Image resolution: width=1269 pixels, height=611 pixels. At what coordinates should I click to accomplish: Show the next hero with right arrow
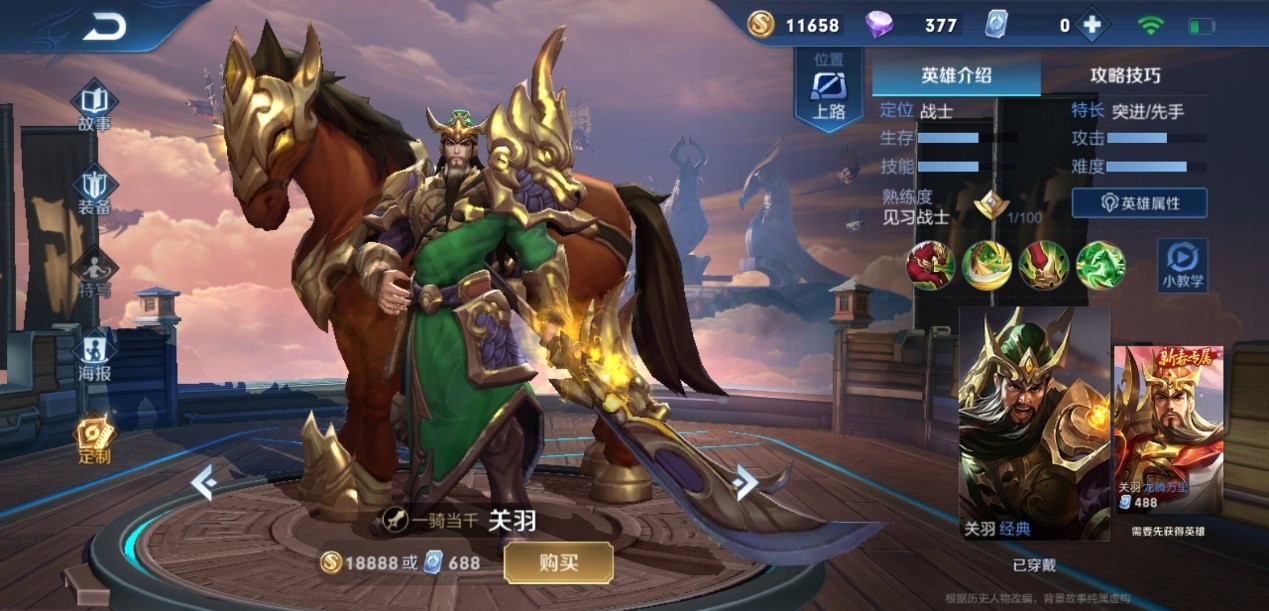tap(745, 483)
